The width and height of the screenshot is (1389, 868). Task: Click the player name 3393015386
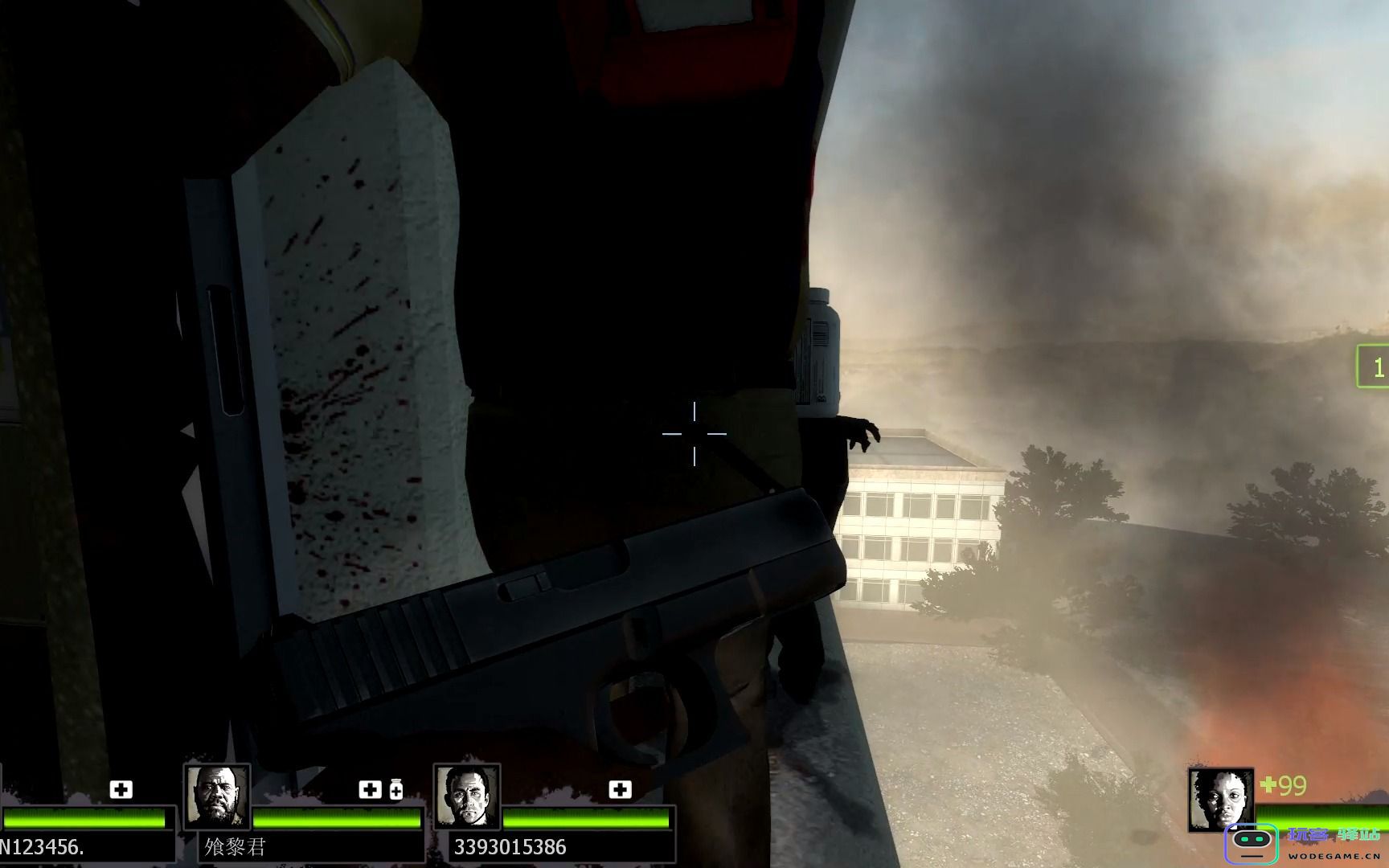[x=510, y=847]
